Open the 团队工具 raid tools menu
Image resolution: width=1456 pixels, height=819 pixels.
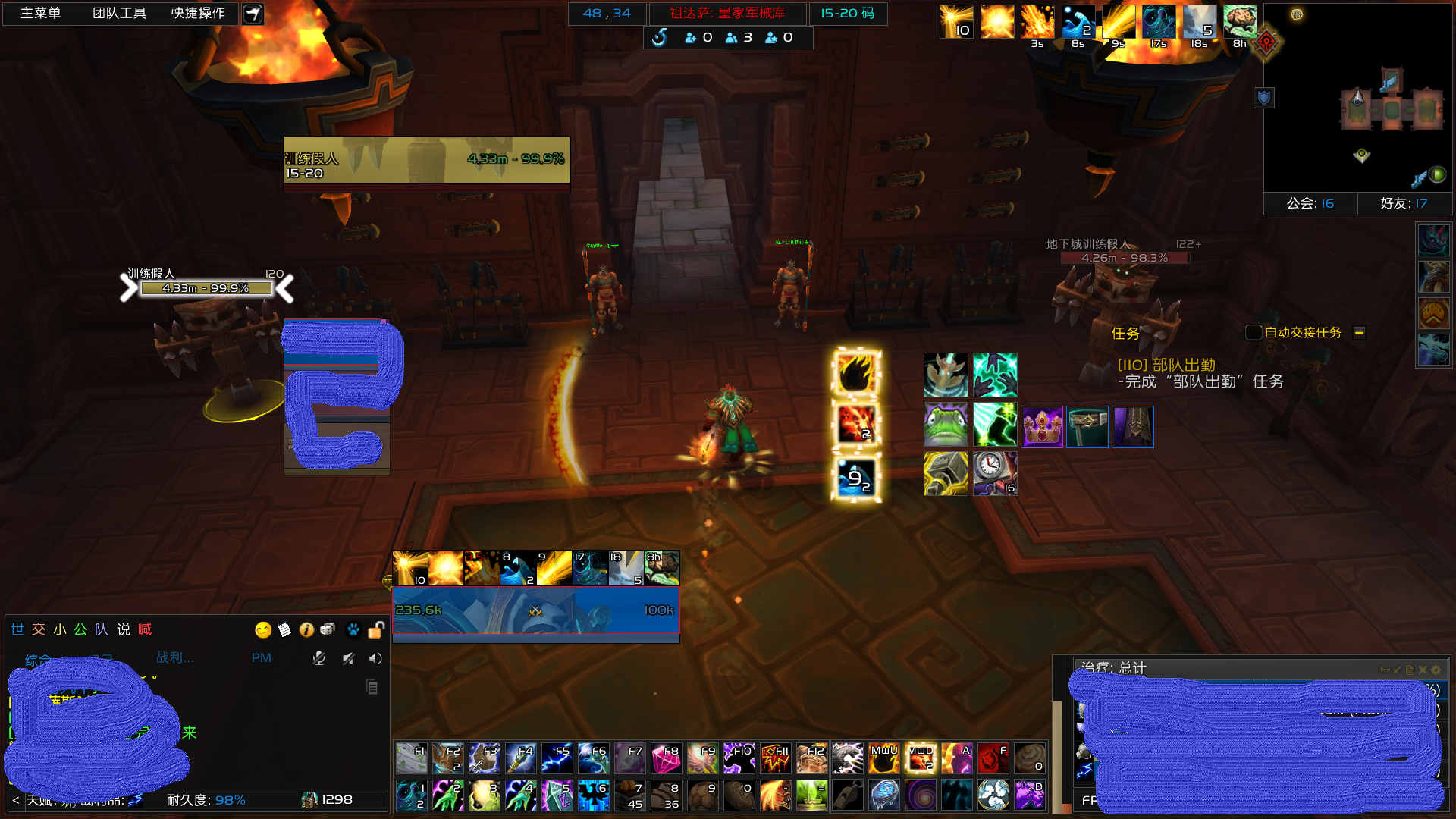click(119, 14)
